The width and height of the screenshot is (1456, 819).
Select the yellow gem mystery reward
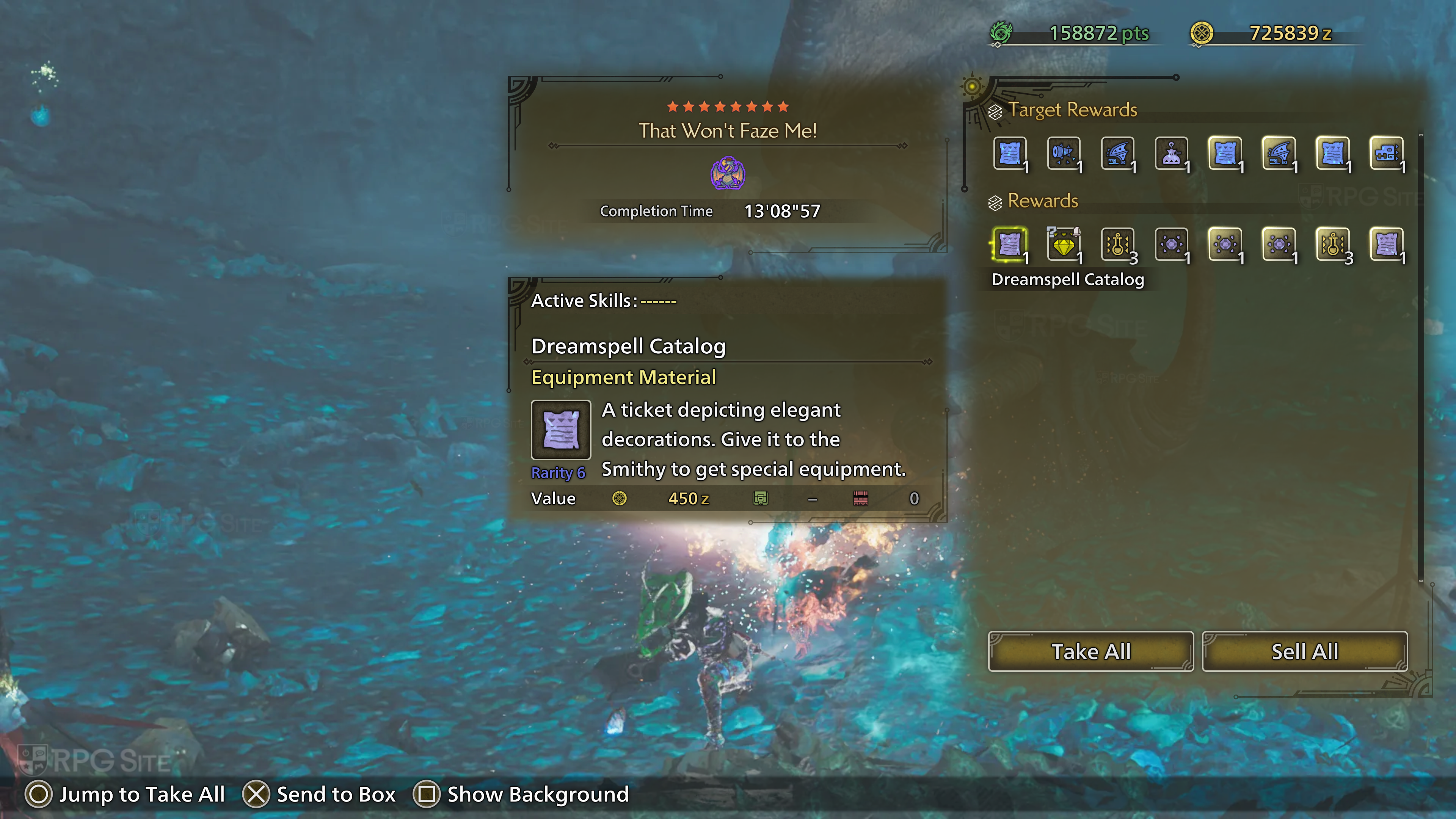1063,245
